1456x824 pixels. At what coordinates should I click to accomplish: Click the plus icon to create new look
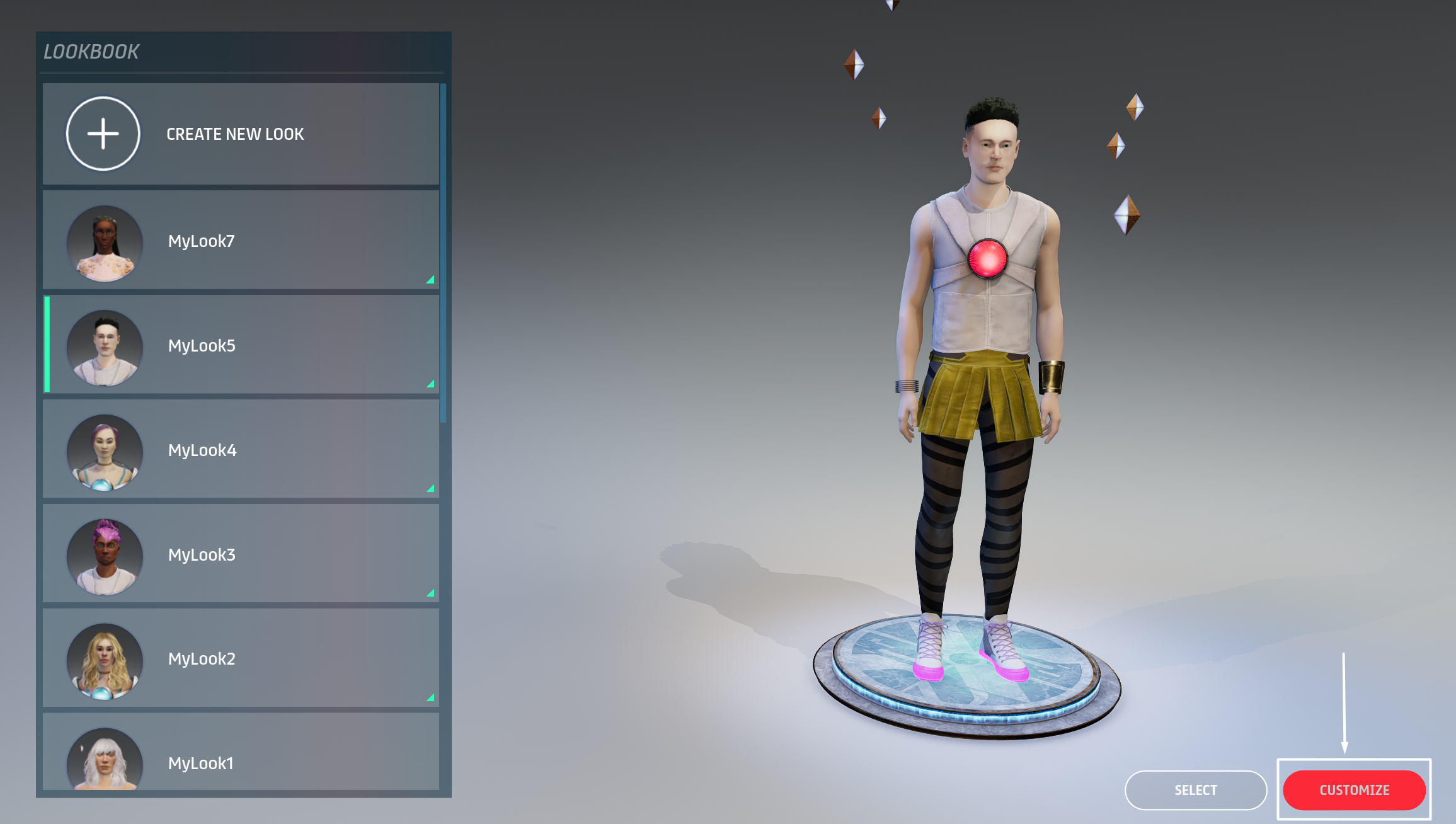point(103,134)
